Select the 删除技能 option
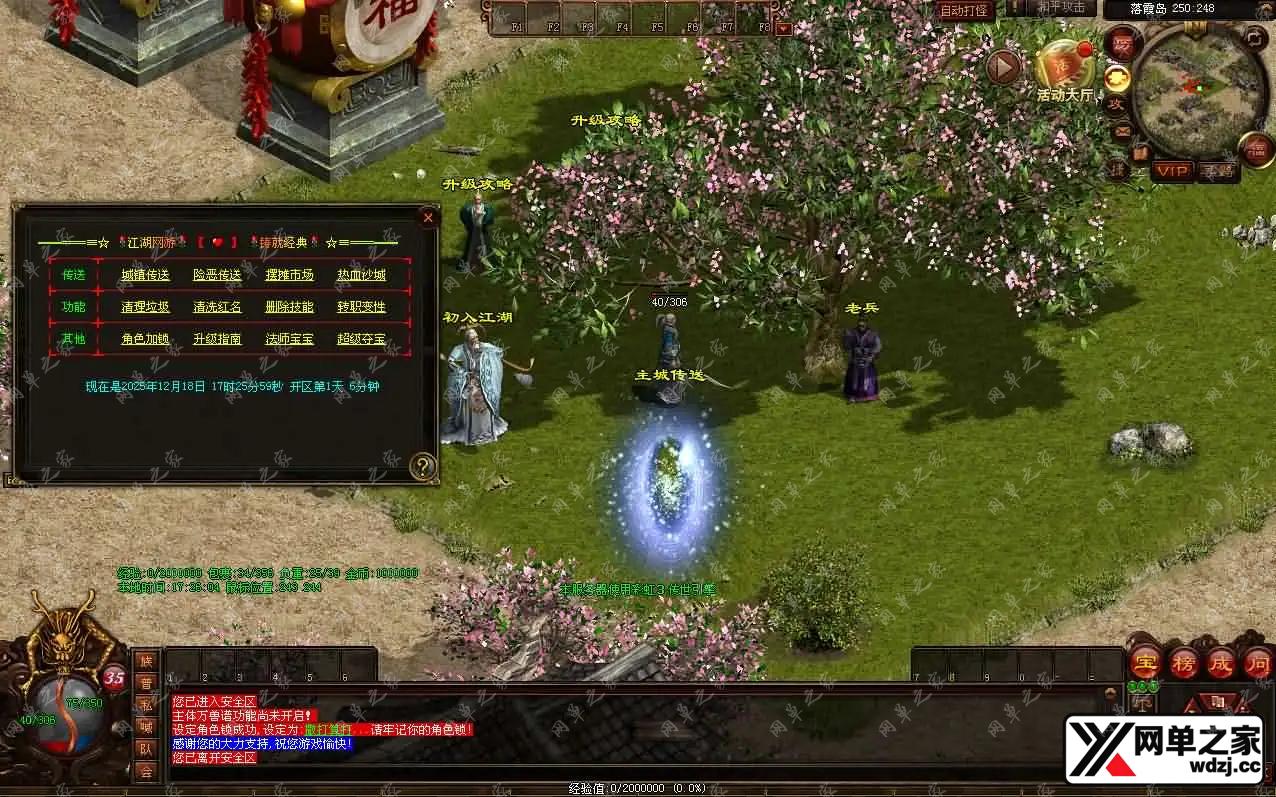Image resolution: width=1276 pixels, height=797 pixels. tap(289, 307)
